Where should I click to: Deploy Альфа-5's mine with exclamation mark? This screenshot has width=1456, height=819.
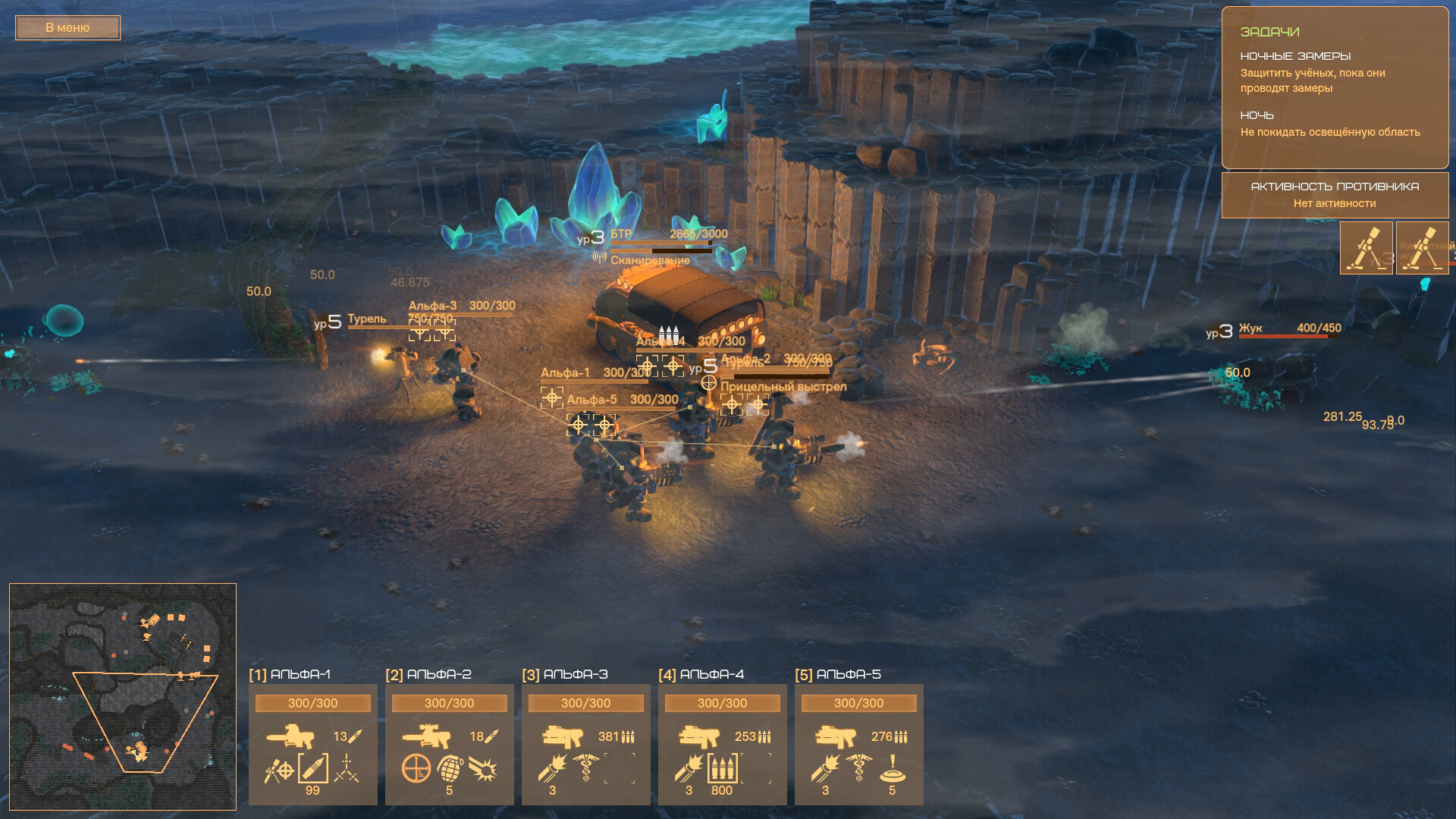(893, 769)
